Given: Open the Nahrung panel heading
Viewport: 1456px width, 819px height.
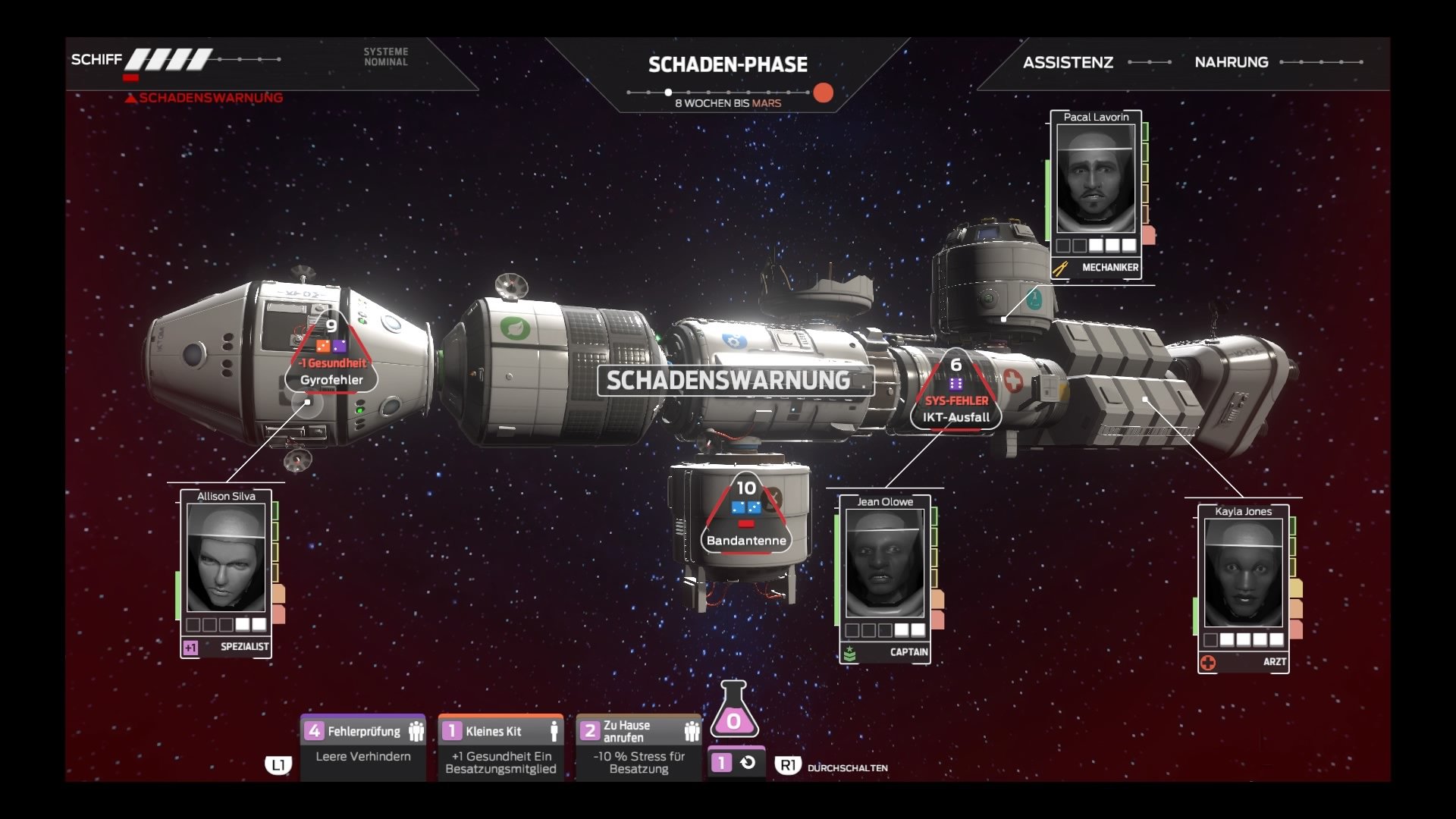Looking at the screenshot, I should pos(1232,63).
